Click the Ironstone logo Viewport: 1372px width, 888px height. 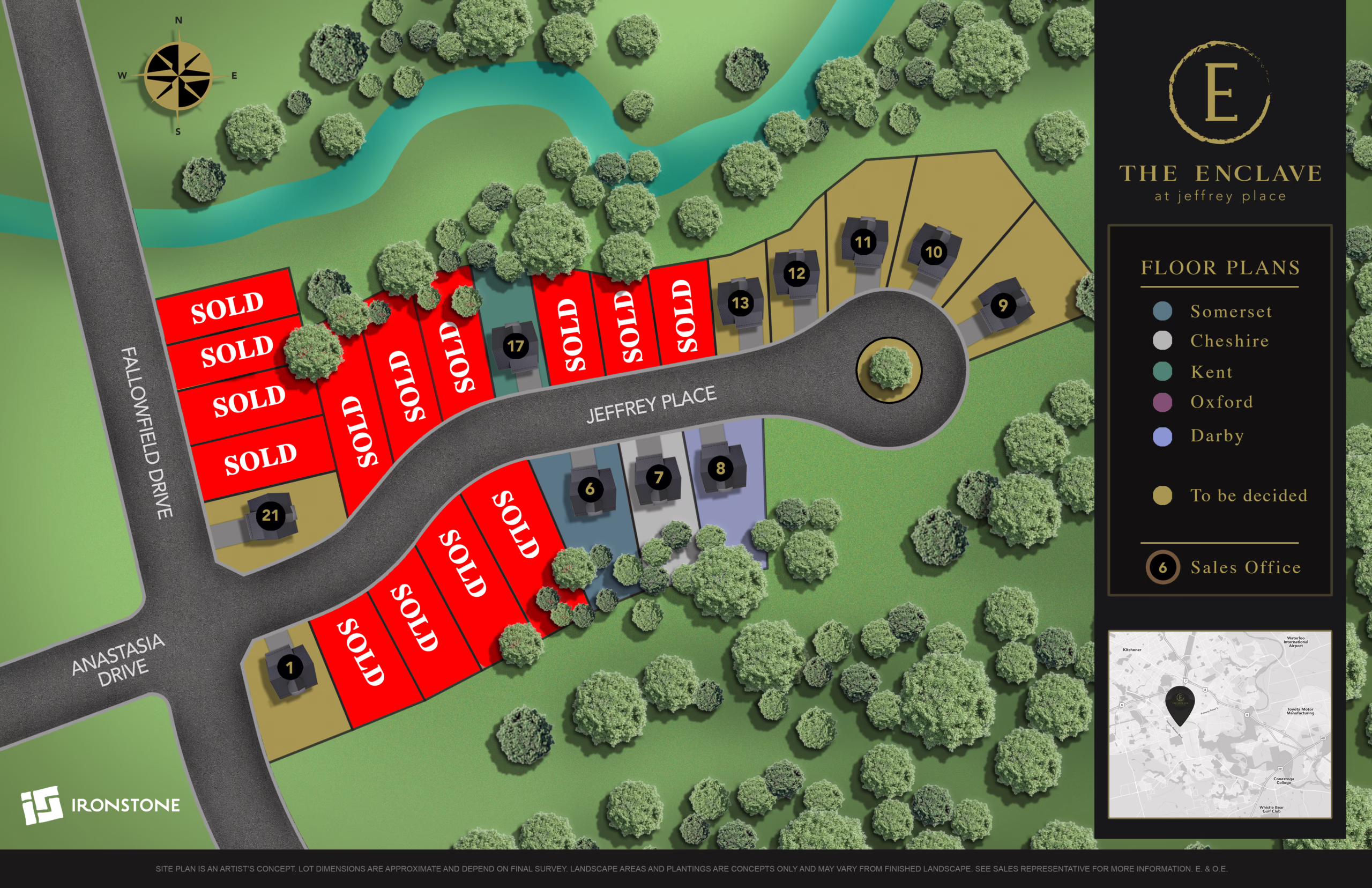[101, 805]
